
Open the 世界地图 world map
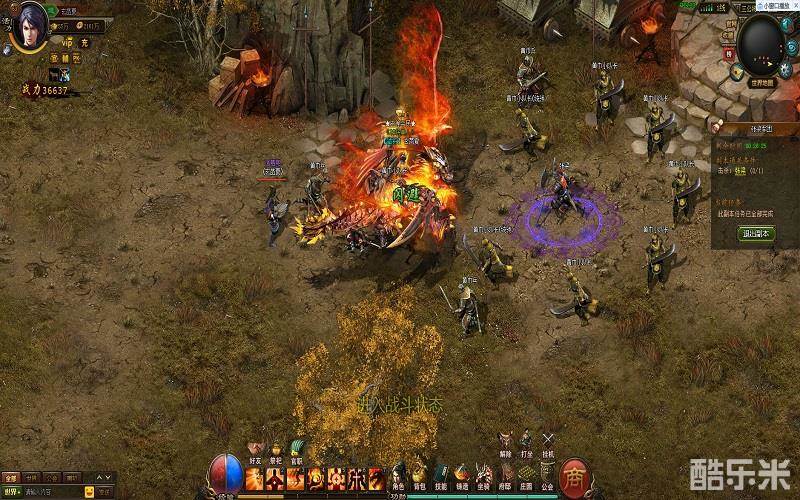pos(761,80)
